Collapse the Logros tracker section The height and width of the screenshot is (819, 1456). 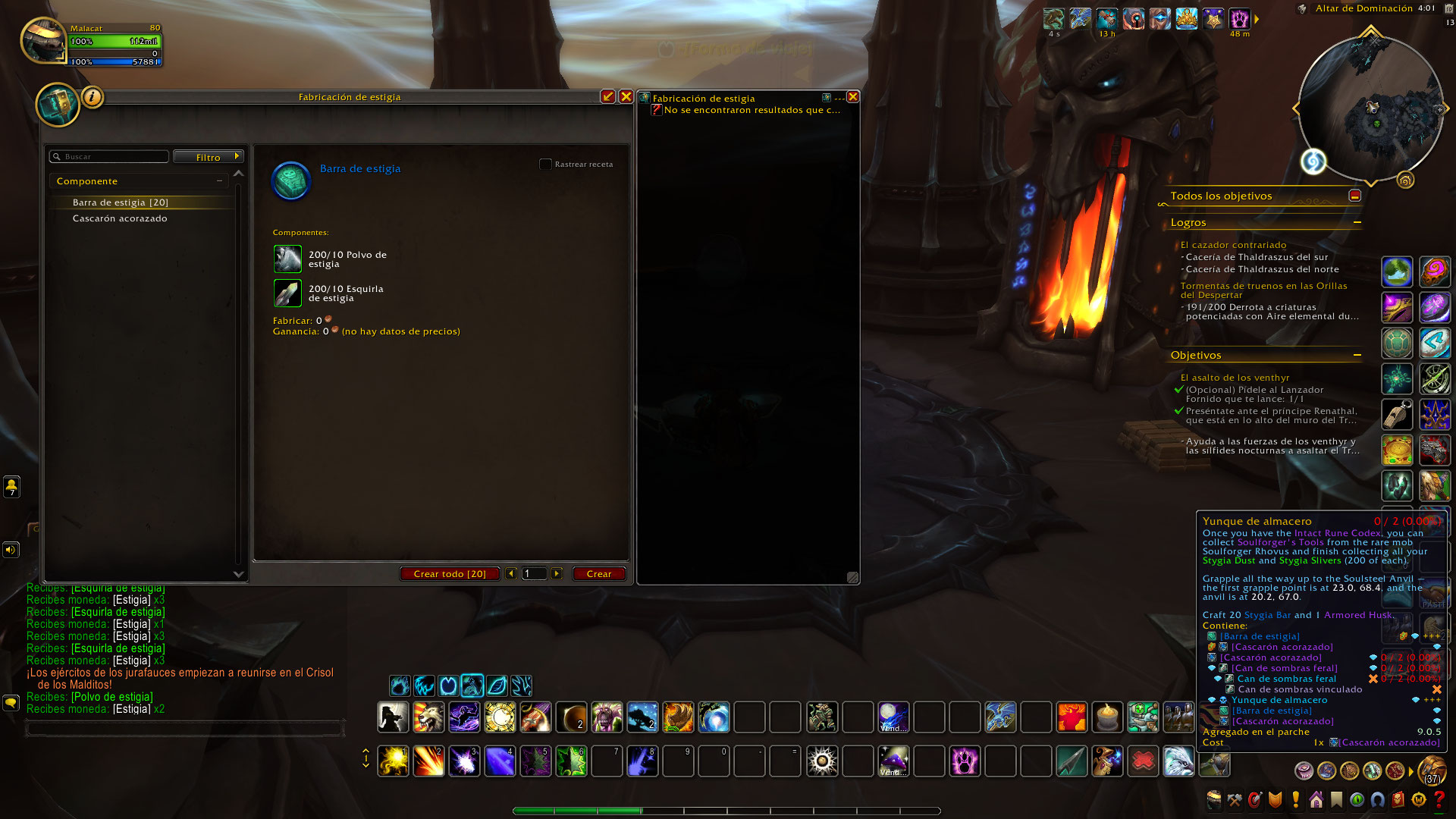[1357, 223]
